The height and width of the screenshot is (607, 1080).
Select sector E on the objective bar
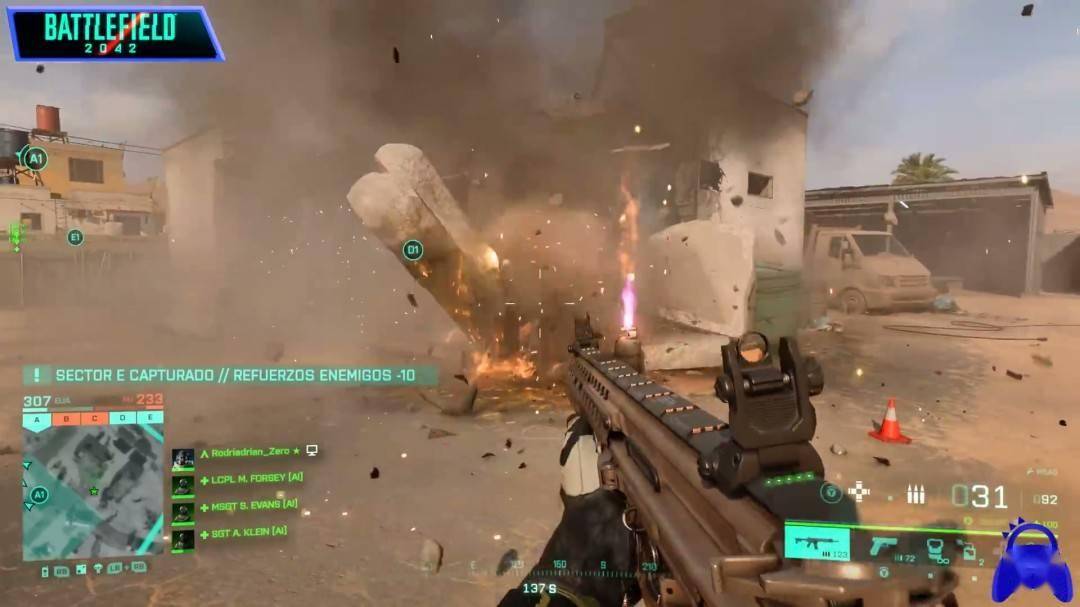click(x=150, y=418)
